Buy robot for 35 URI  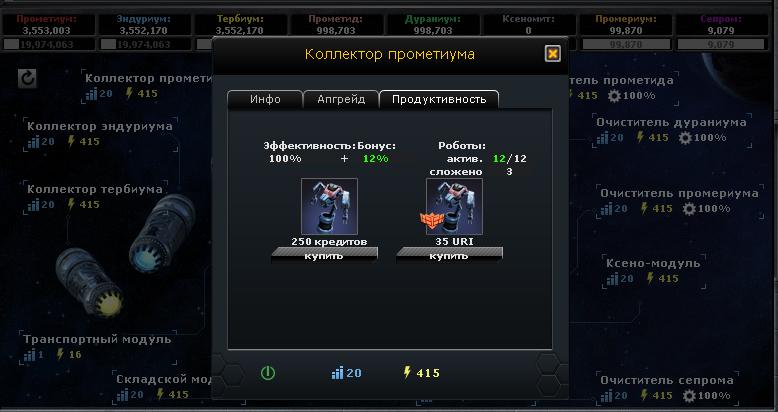(449, 255)
